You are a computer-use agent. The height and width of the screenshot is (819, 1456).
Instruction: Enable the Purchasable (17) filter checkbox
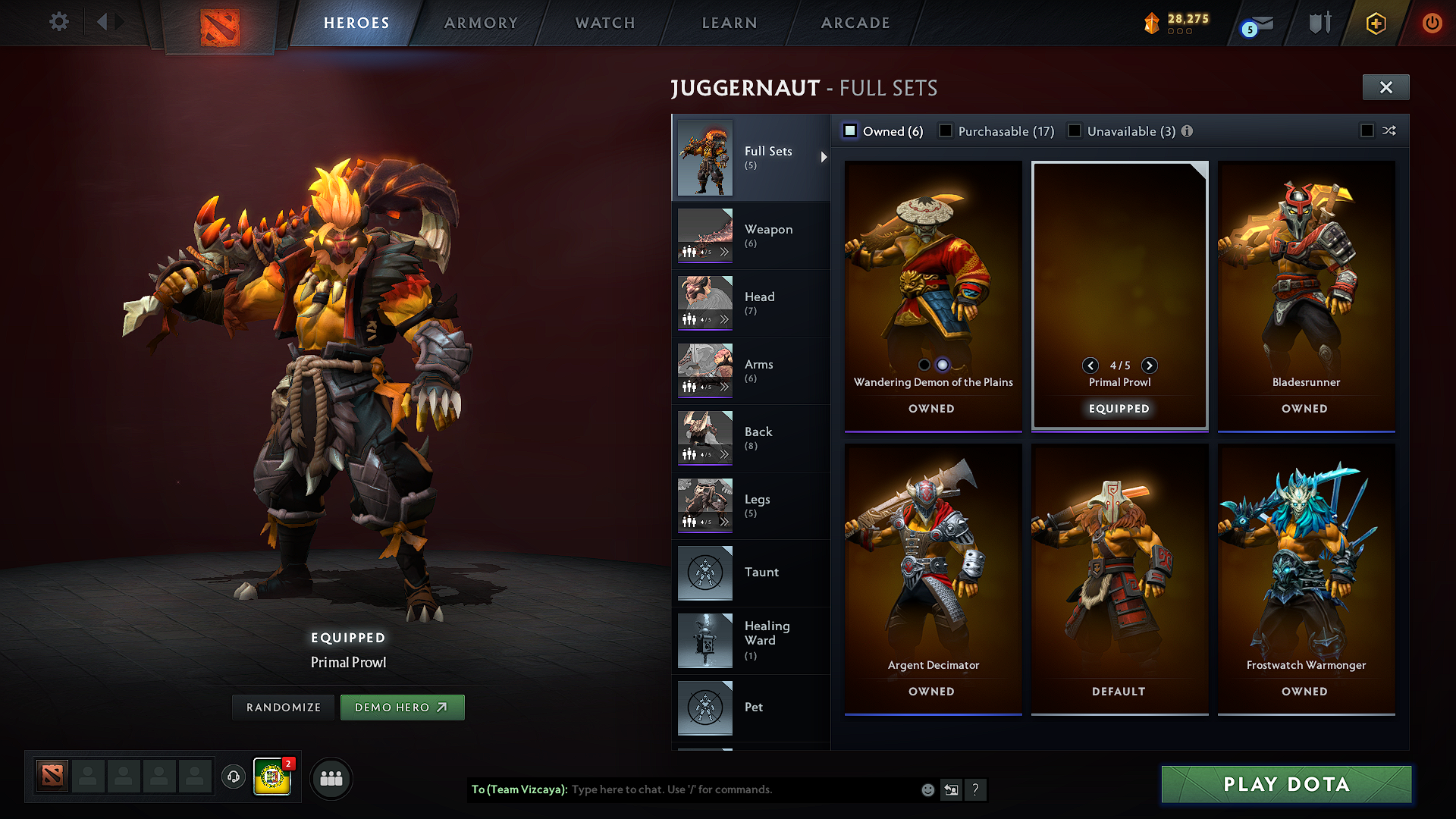[946, 130]
